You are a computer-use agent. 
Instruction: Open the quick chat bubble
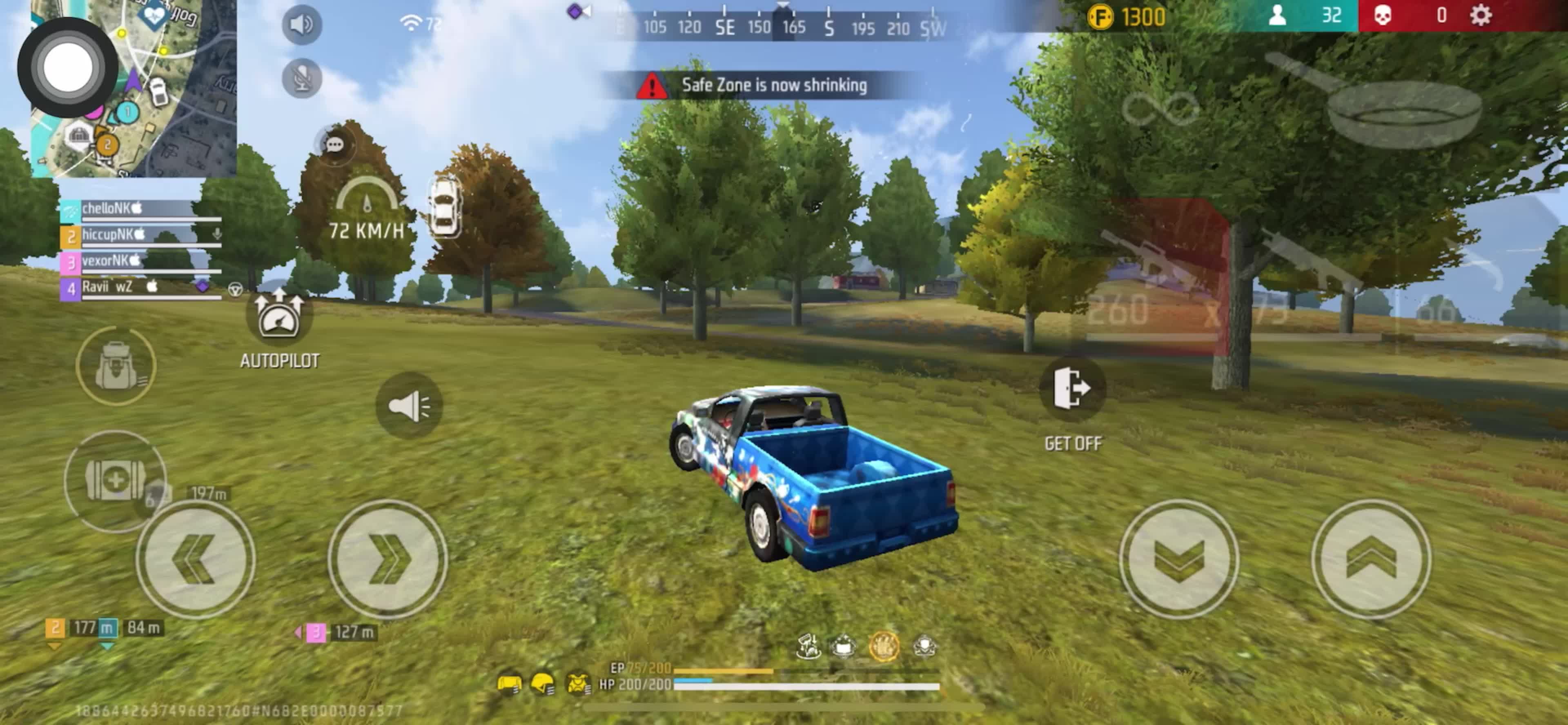335,145
